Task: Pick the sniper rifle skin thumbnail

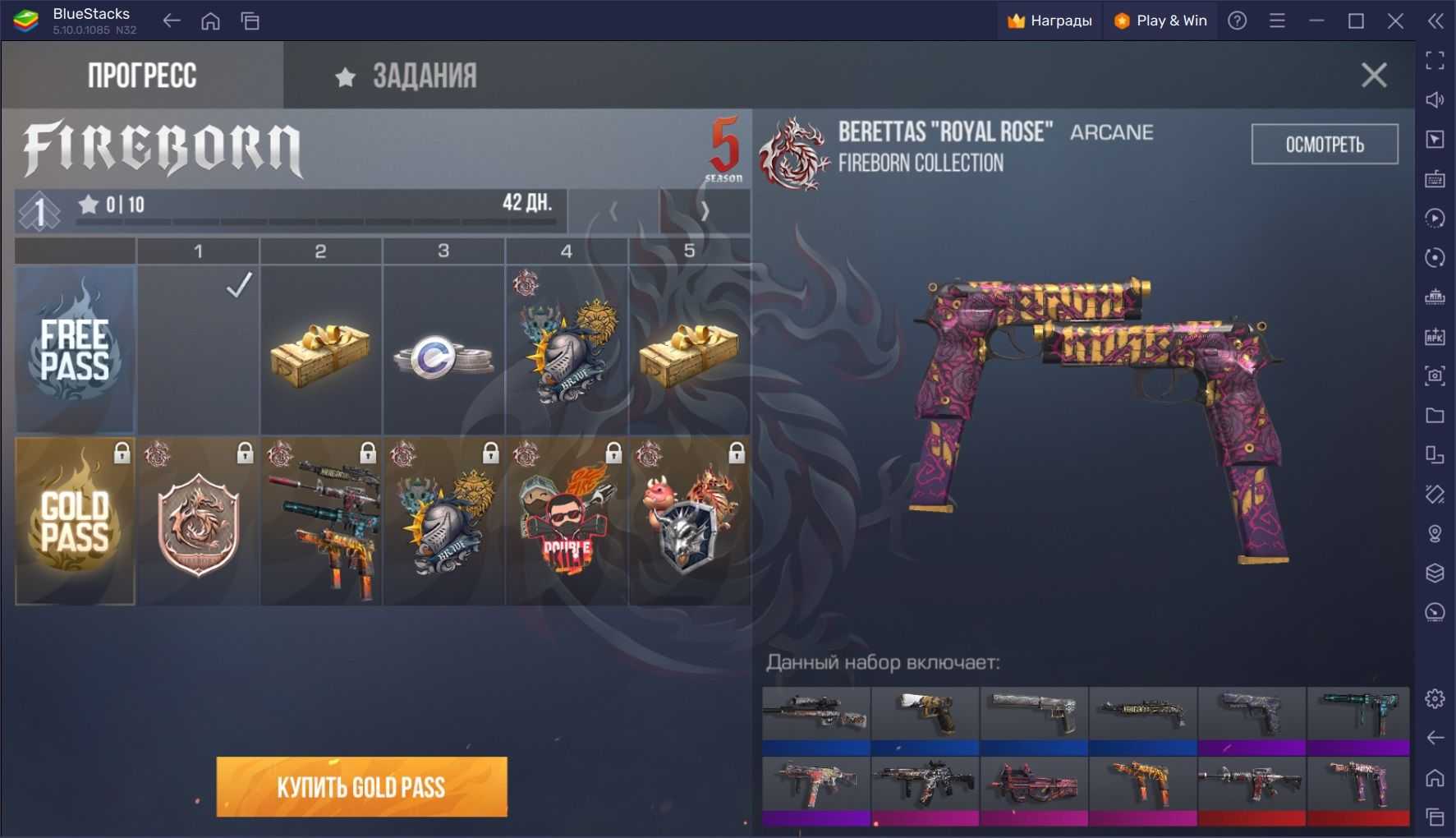Action: (x=815, y=712)
